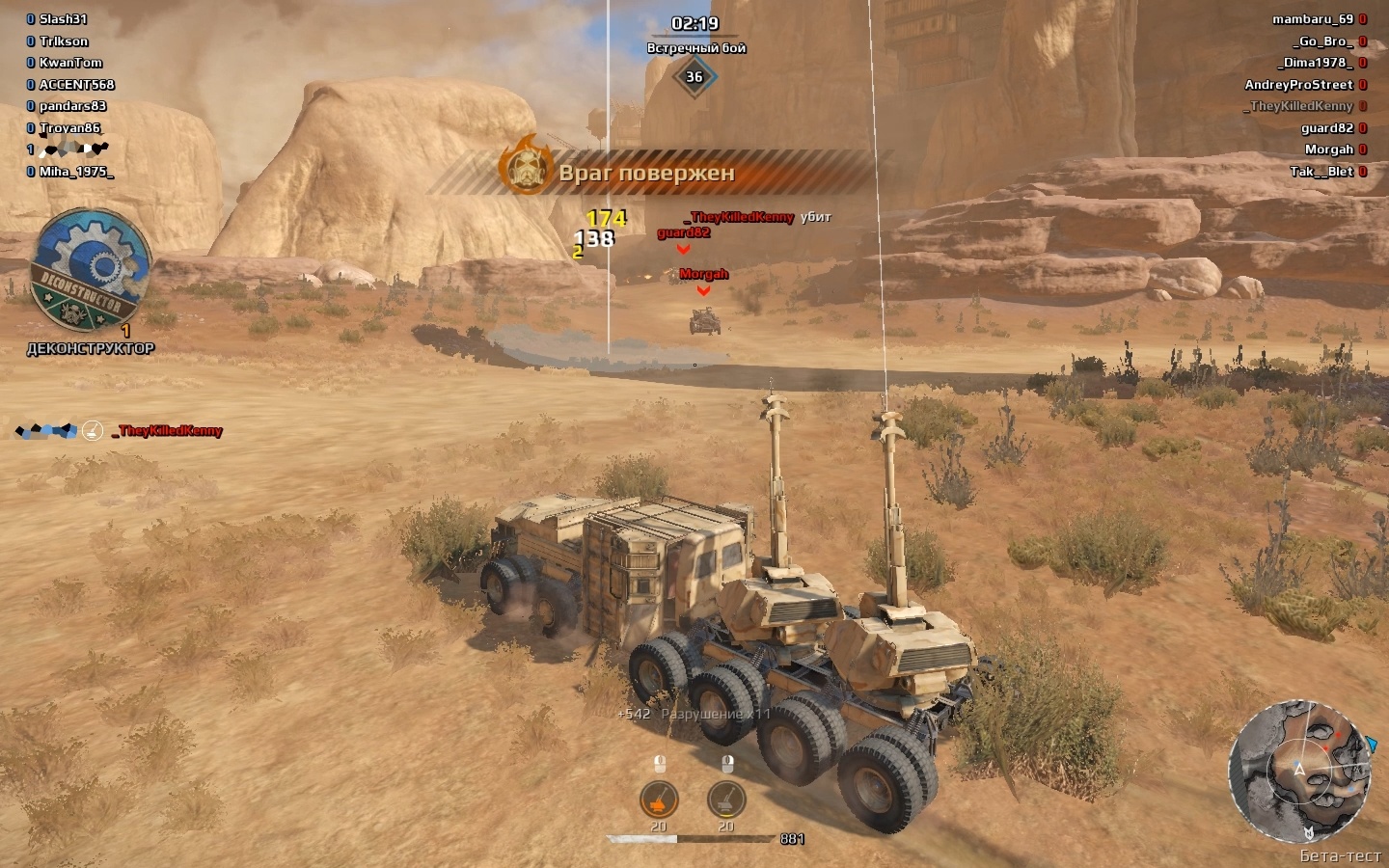The image size is (1389, 868).
Task: Select Troyan86 in the ally roster
Action: pyautogui.click(x=69, y=128)
